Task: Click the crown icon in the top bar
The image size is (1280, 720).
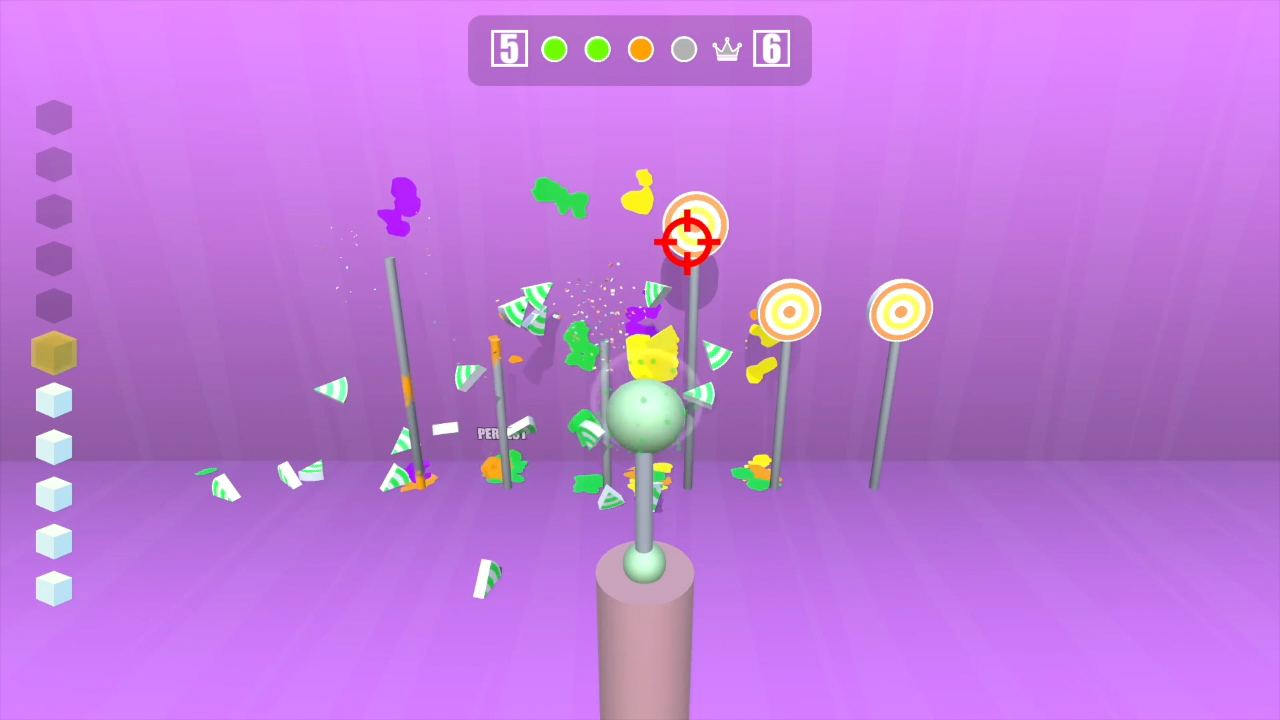Action: [726, 48]
